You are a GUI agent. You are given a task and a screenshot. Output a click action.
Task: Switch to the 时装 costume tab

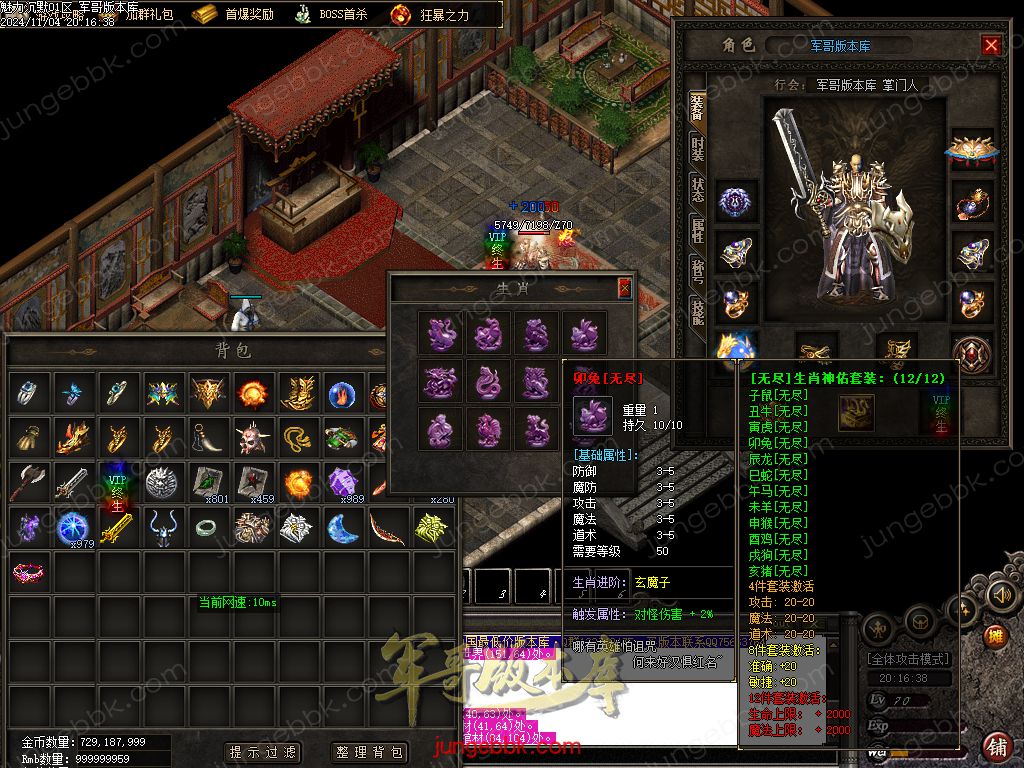[697, 151]
